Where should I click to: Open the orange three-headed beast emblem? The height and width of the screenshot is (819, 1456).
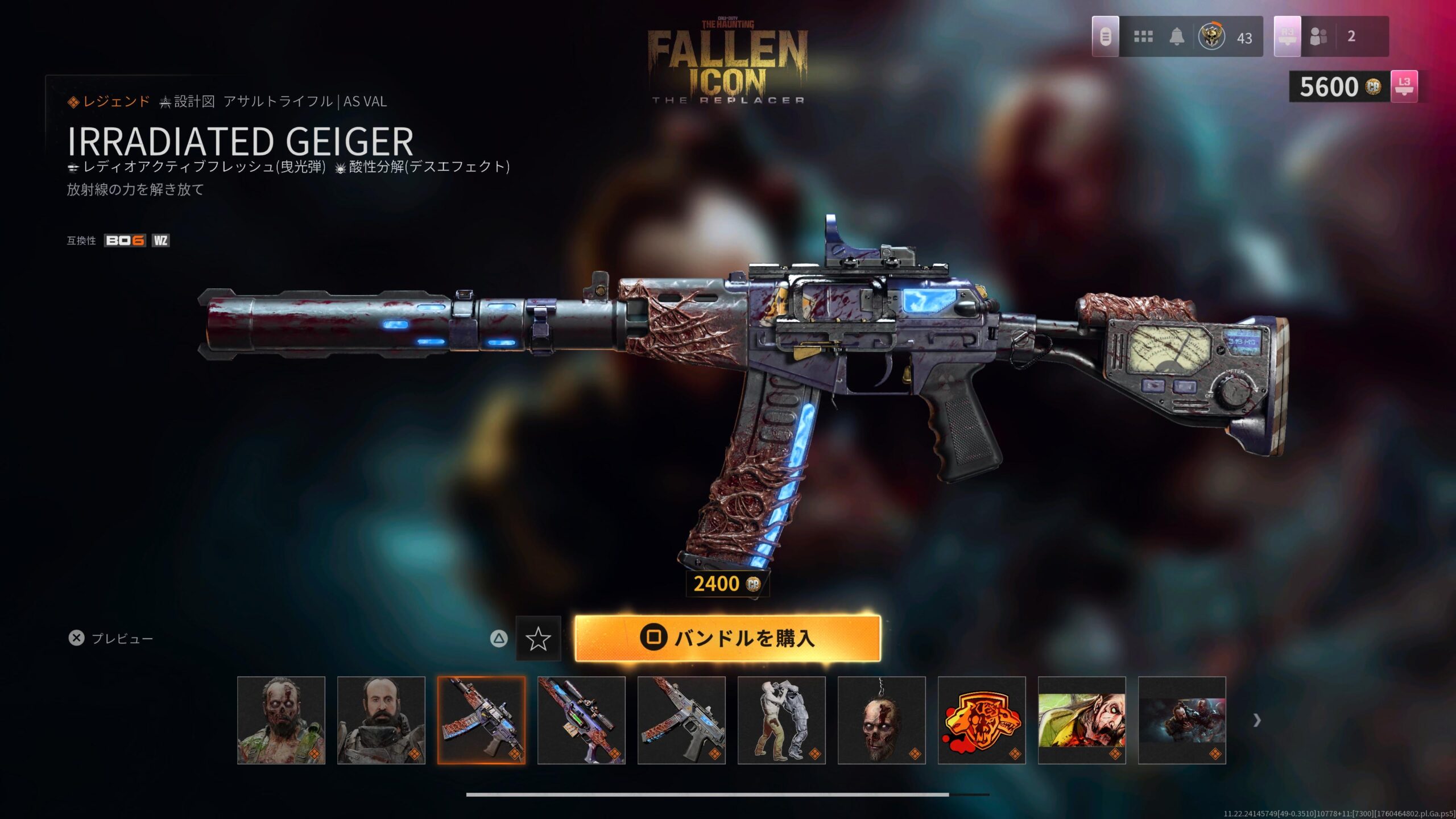click(982, 720)
